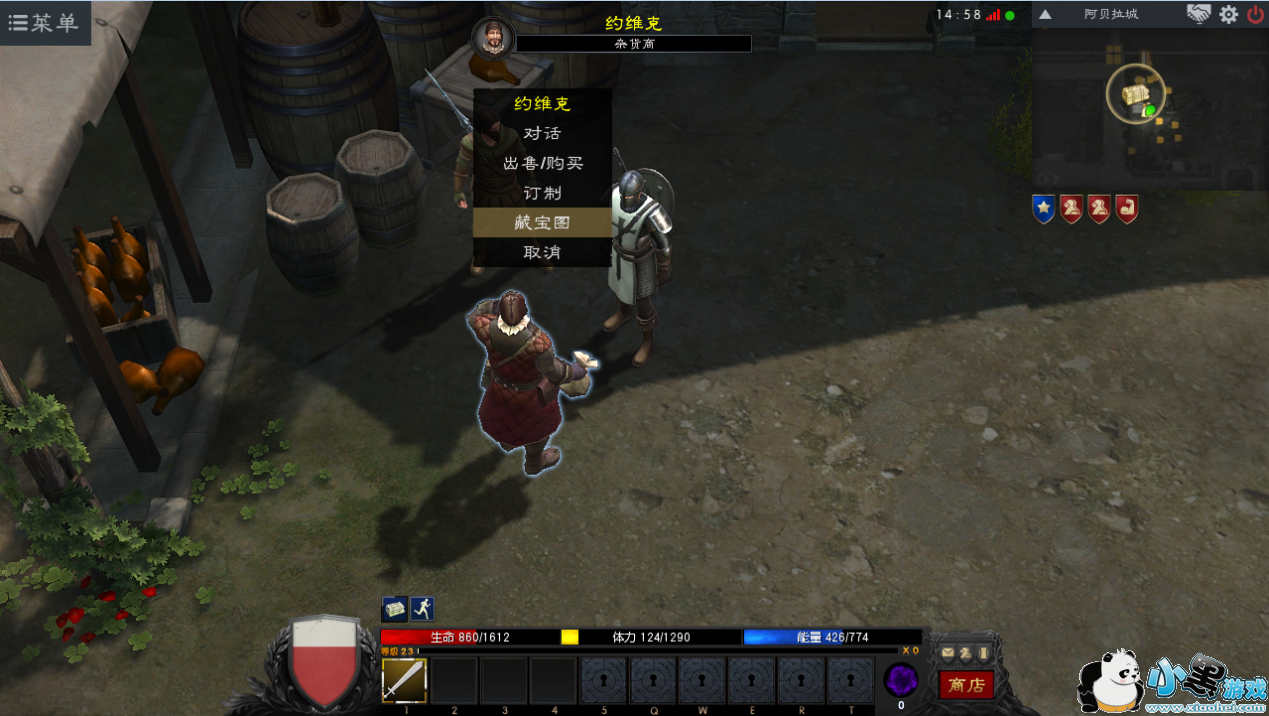Cancel the NPC menu with 取消

(x=542, y=252)
